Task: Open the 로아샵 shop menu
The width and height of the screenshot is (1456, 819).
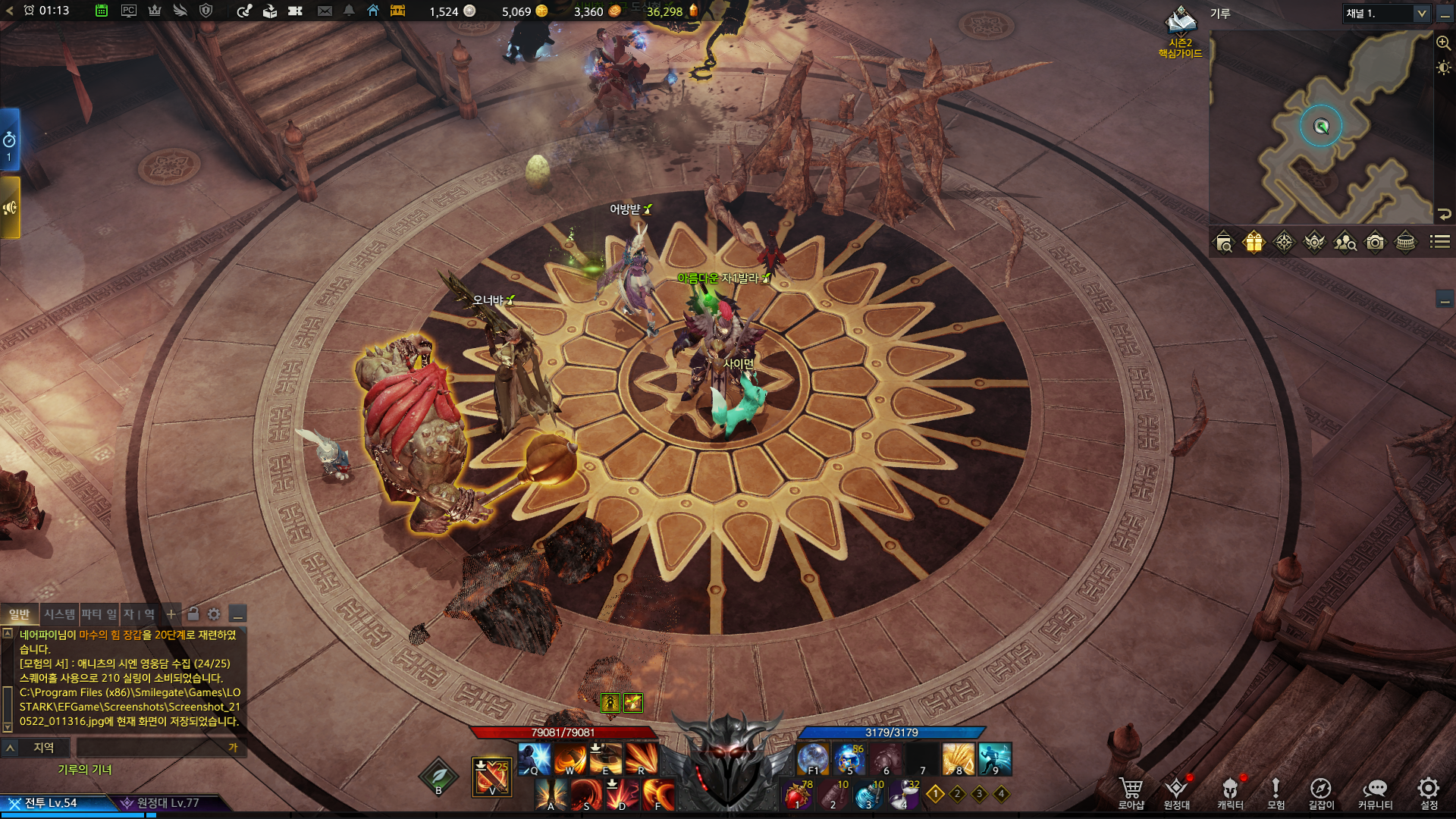Action: 1131,792
